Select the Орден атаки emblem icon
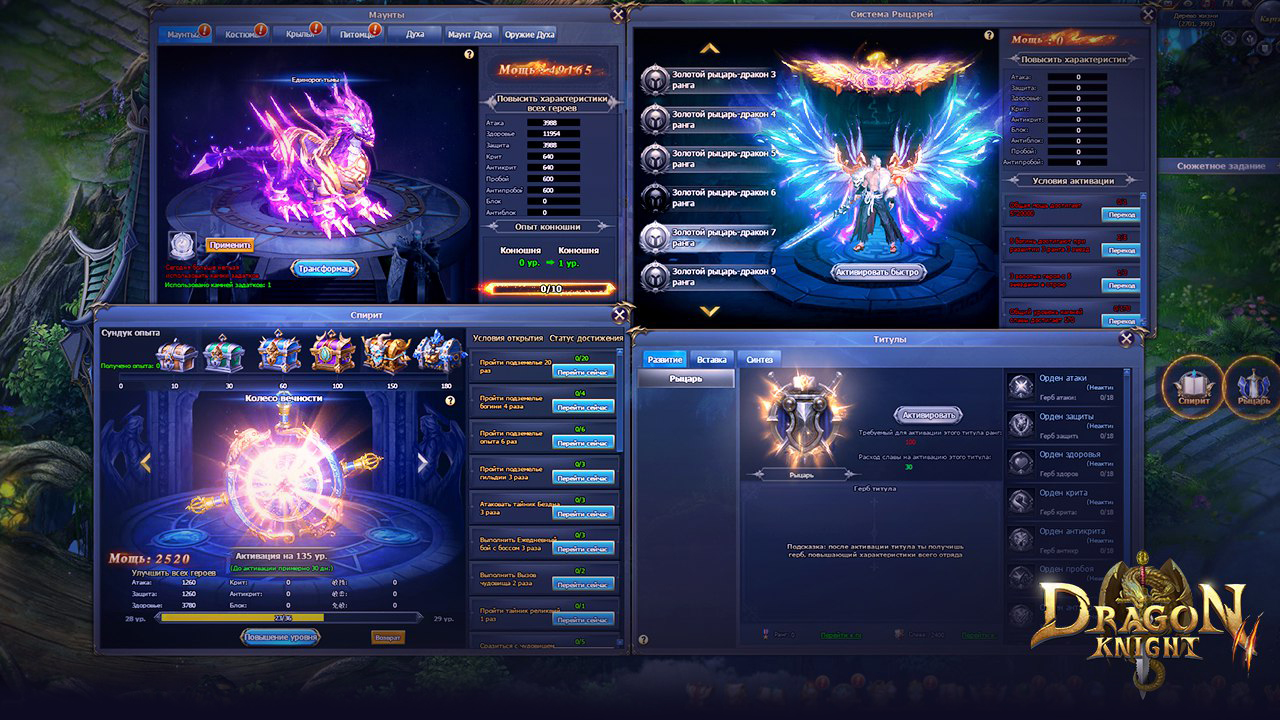 pos(1020,387)
